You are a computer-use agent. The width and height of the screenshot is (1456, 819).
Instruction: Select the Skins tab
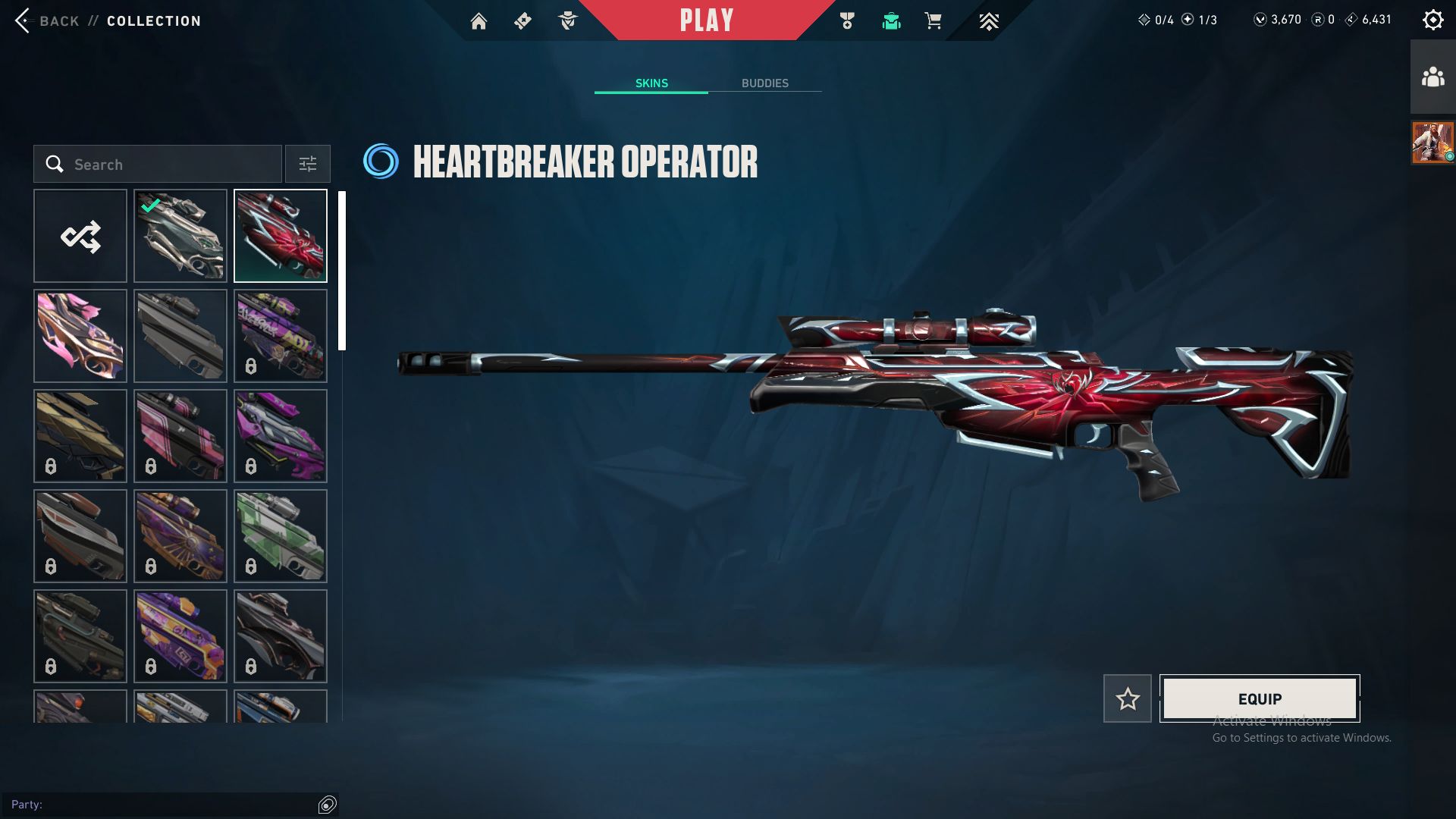click(x=651, y=83)
